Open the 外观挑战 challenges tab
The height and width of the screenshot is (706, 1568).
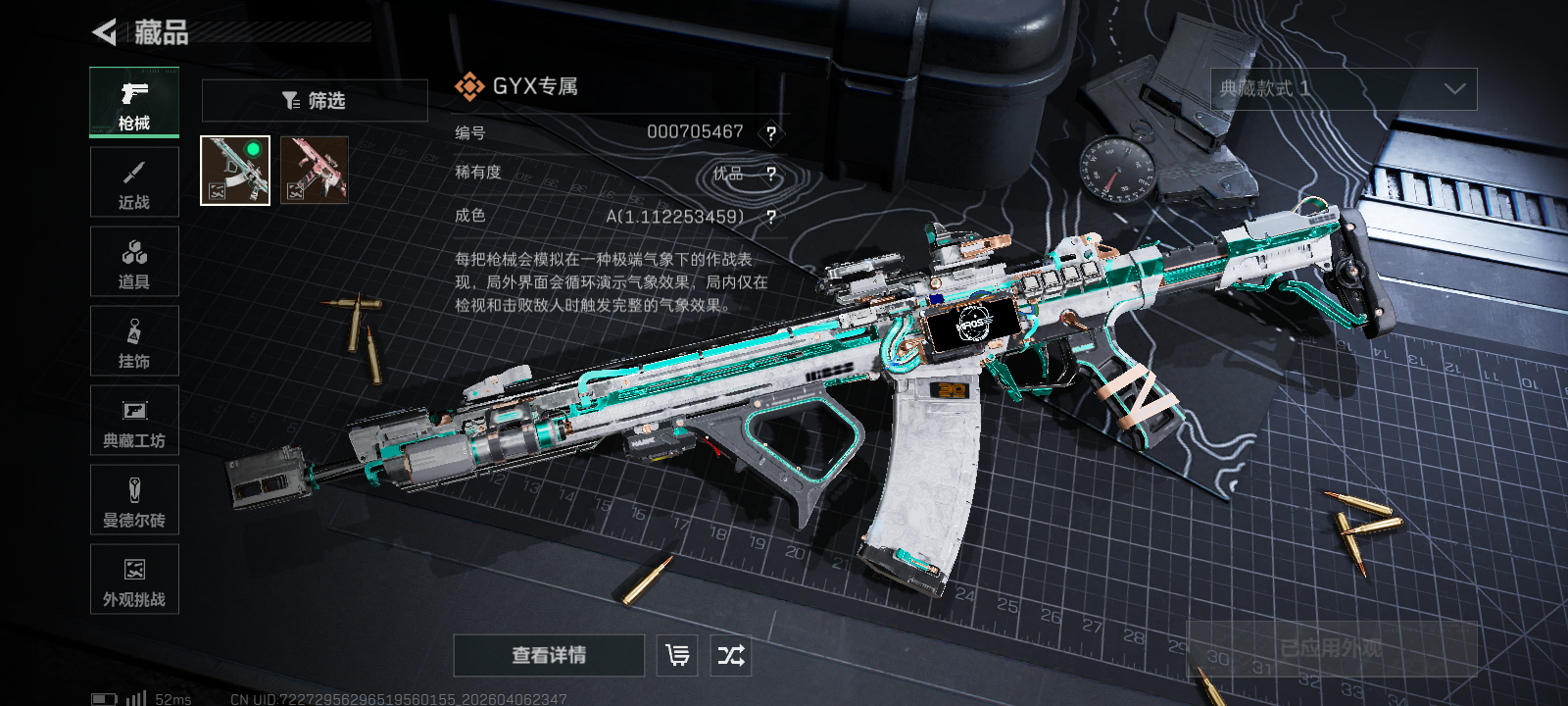coord(134,580)
